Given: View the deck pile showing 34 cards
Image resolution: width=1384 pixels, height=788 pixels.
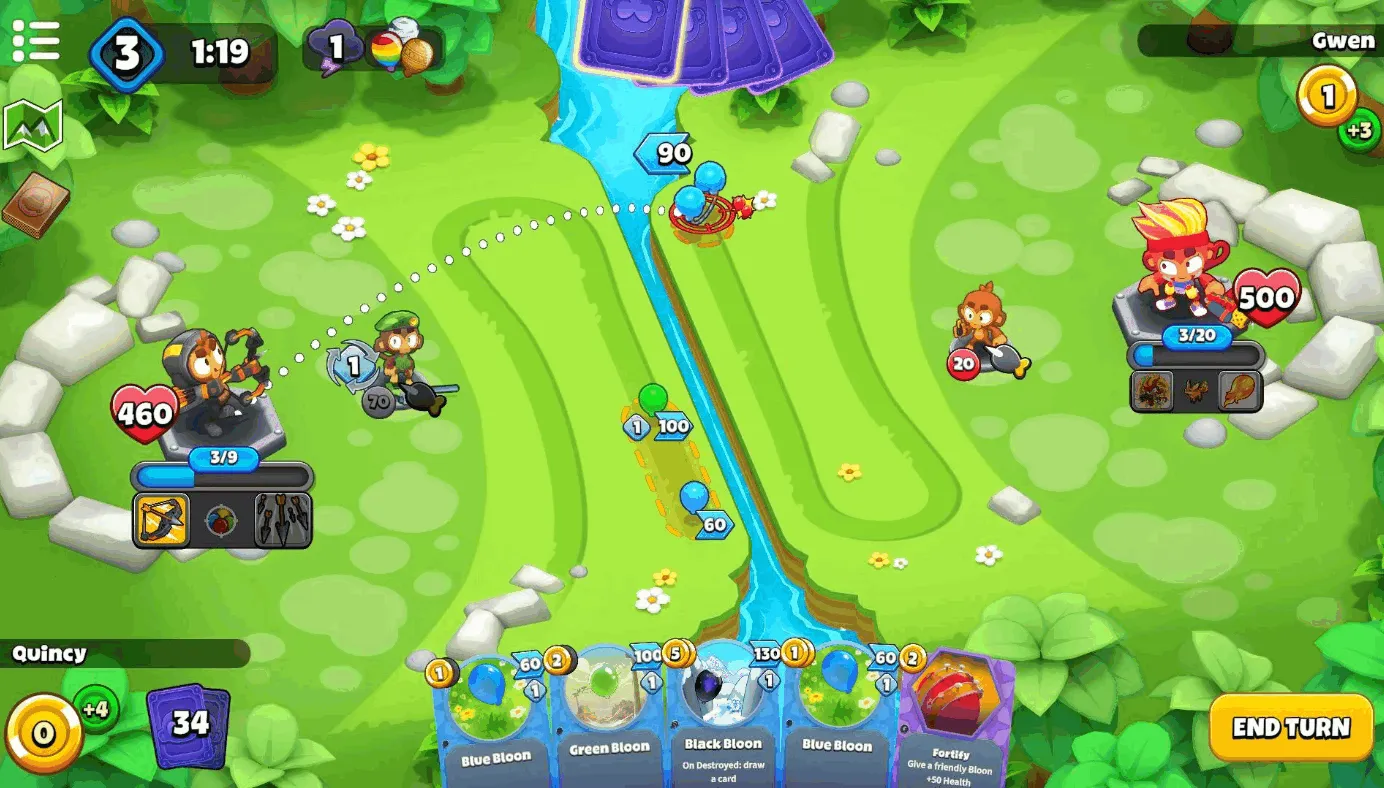Looking at the screenshot, I should [188, 724].
